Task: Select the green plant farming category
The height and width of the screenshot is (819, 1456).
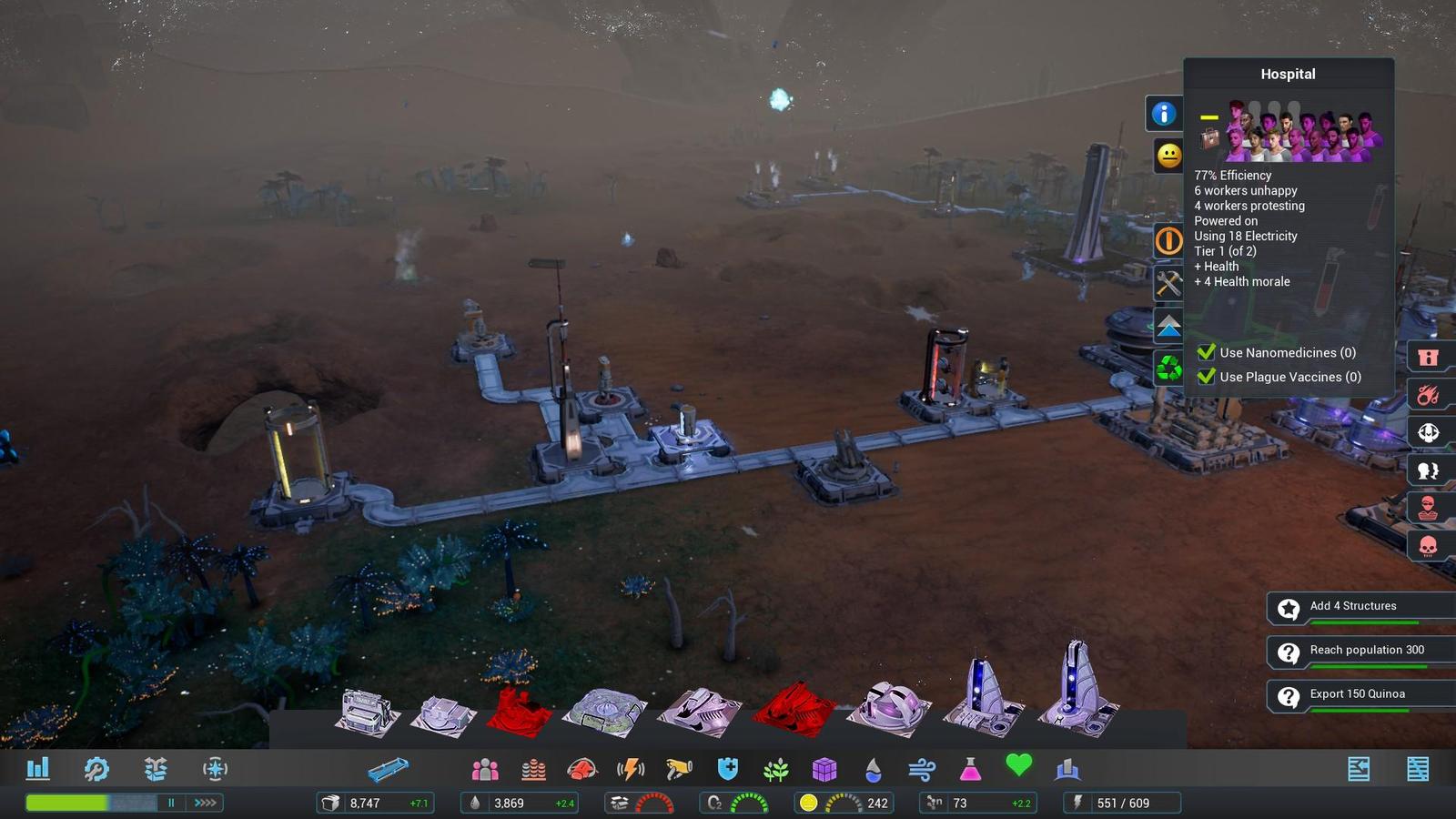Action: [776, 770]
